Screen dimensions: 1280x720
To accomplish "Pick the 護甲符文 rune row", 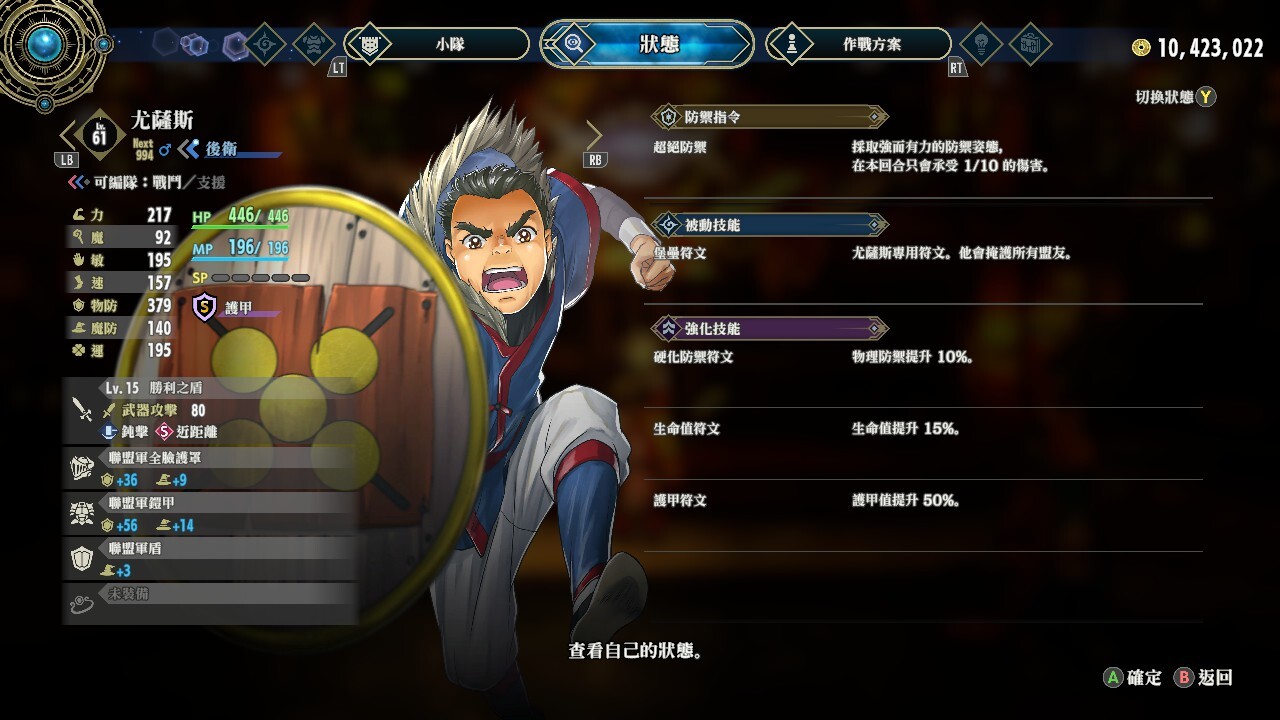I will tap(680, 500).
